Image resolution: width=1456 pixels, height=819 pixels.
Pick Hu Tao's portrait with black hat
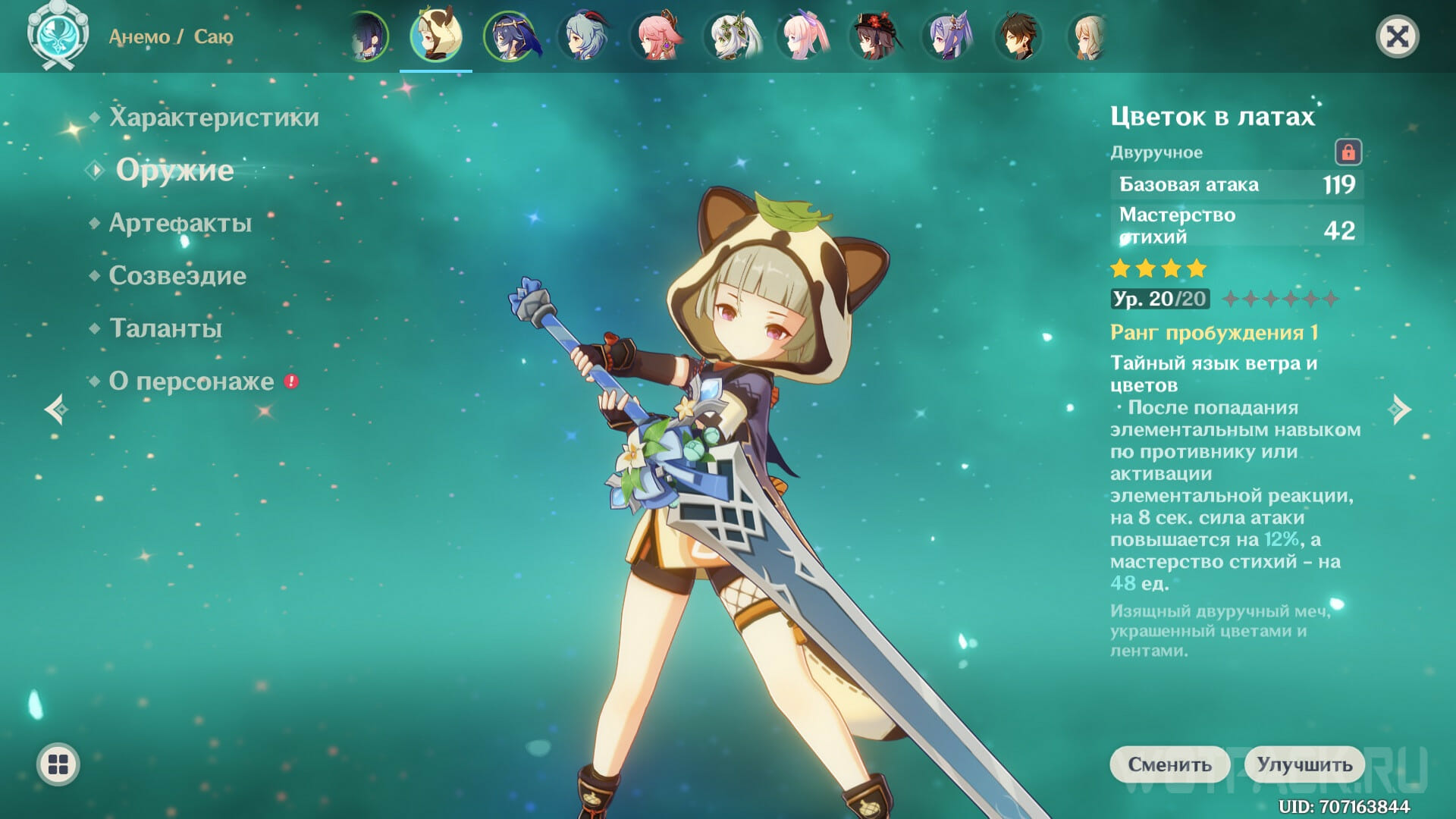[876, 36]
